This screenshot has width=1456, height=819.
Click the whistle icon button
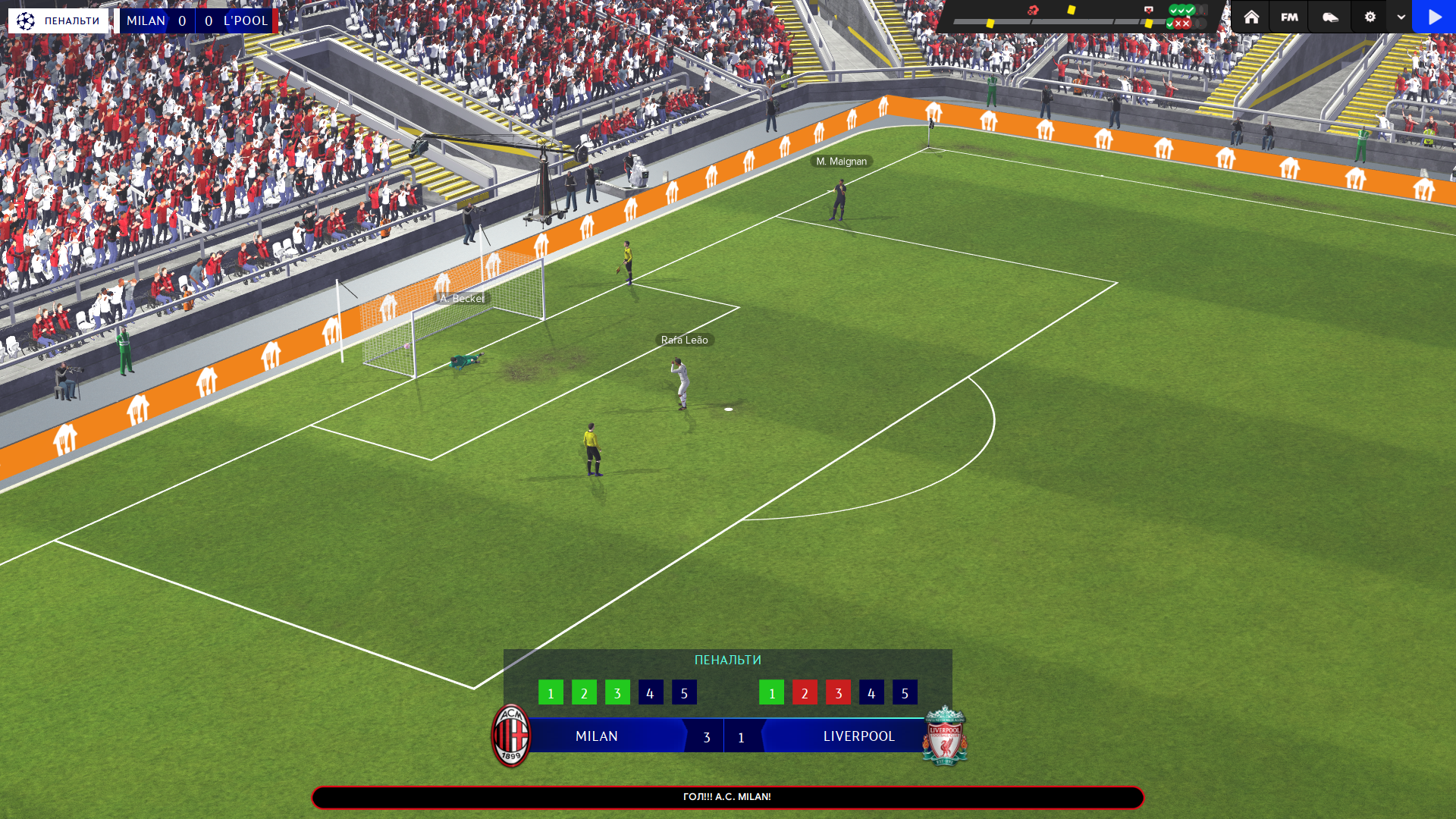[1330, 17]
